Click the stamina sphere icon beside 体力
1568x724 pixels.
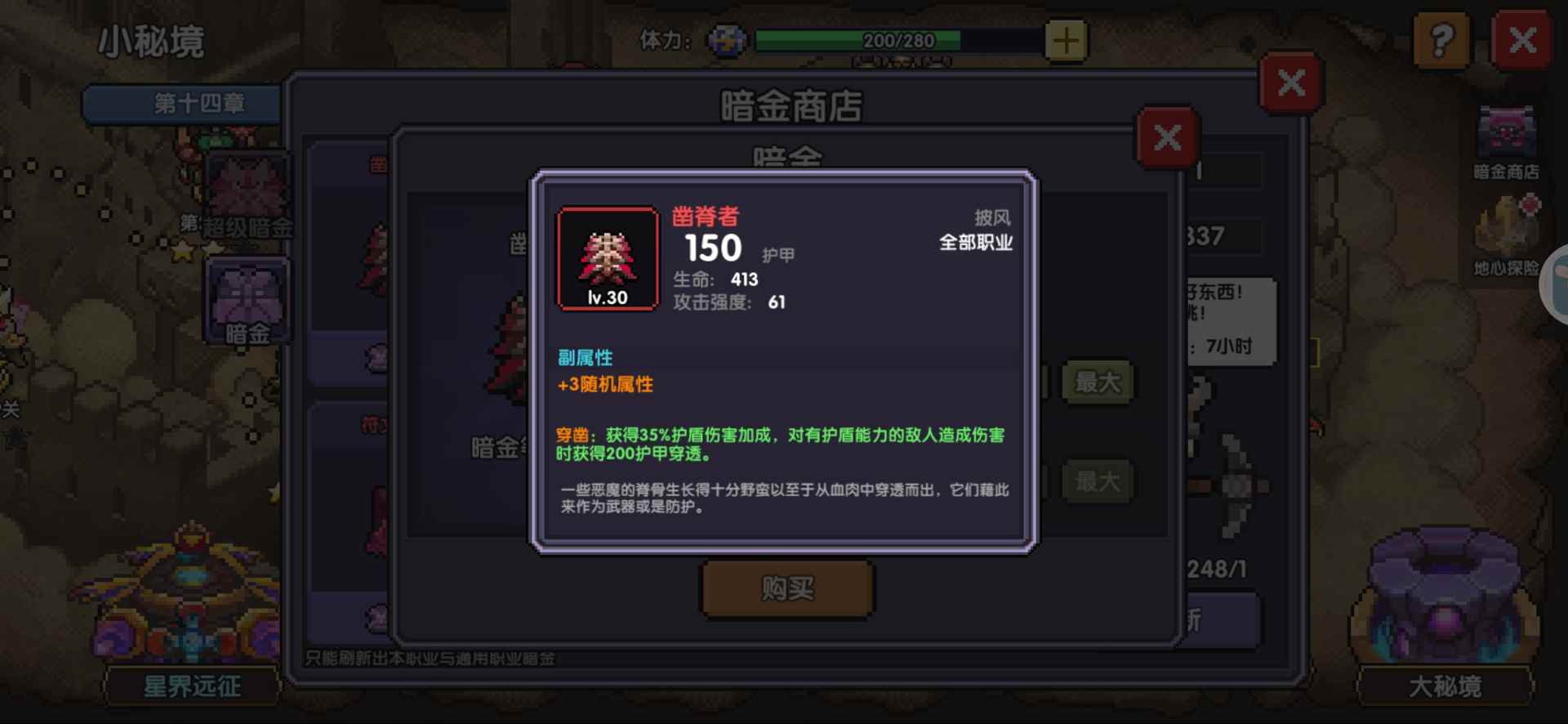(x=725, y=40)
